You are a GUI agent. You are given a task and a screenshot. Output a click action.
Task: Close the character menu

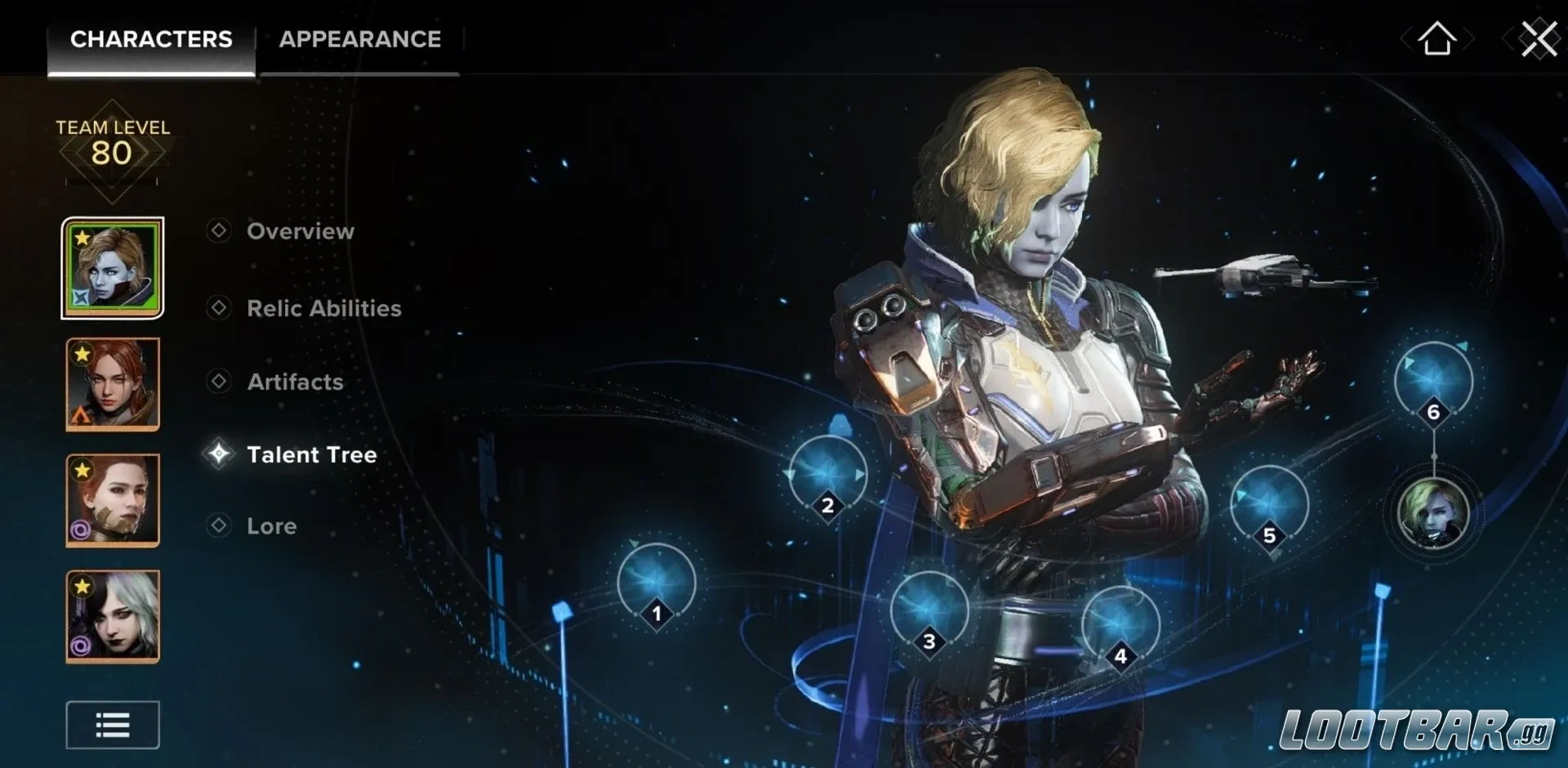(x=1539, y=38)
